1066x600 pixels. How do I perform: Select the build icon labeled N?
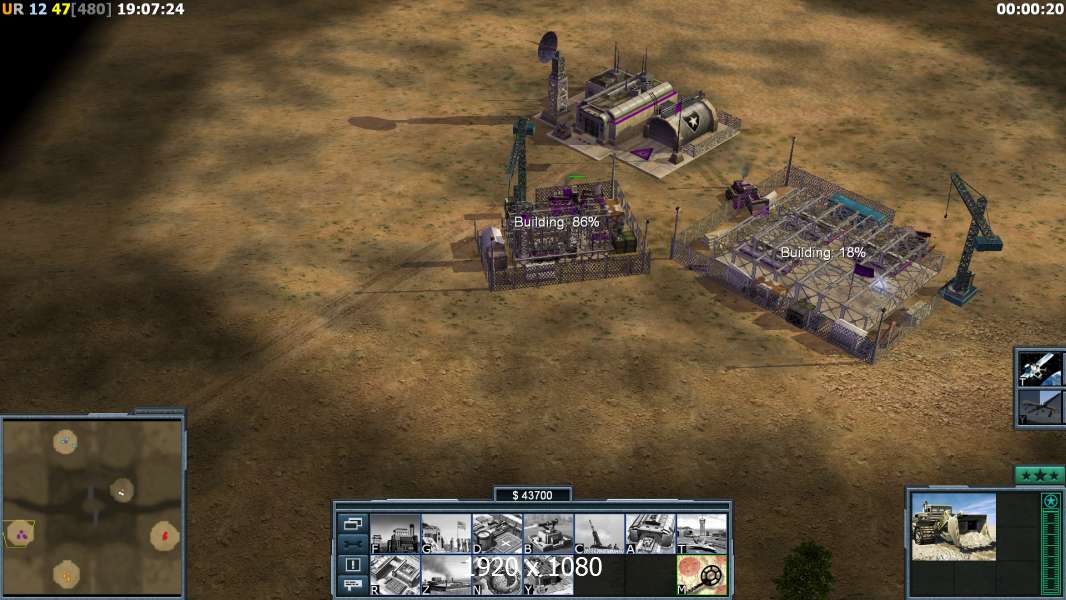point(497,575)
